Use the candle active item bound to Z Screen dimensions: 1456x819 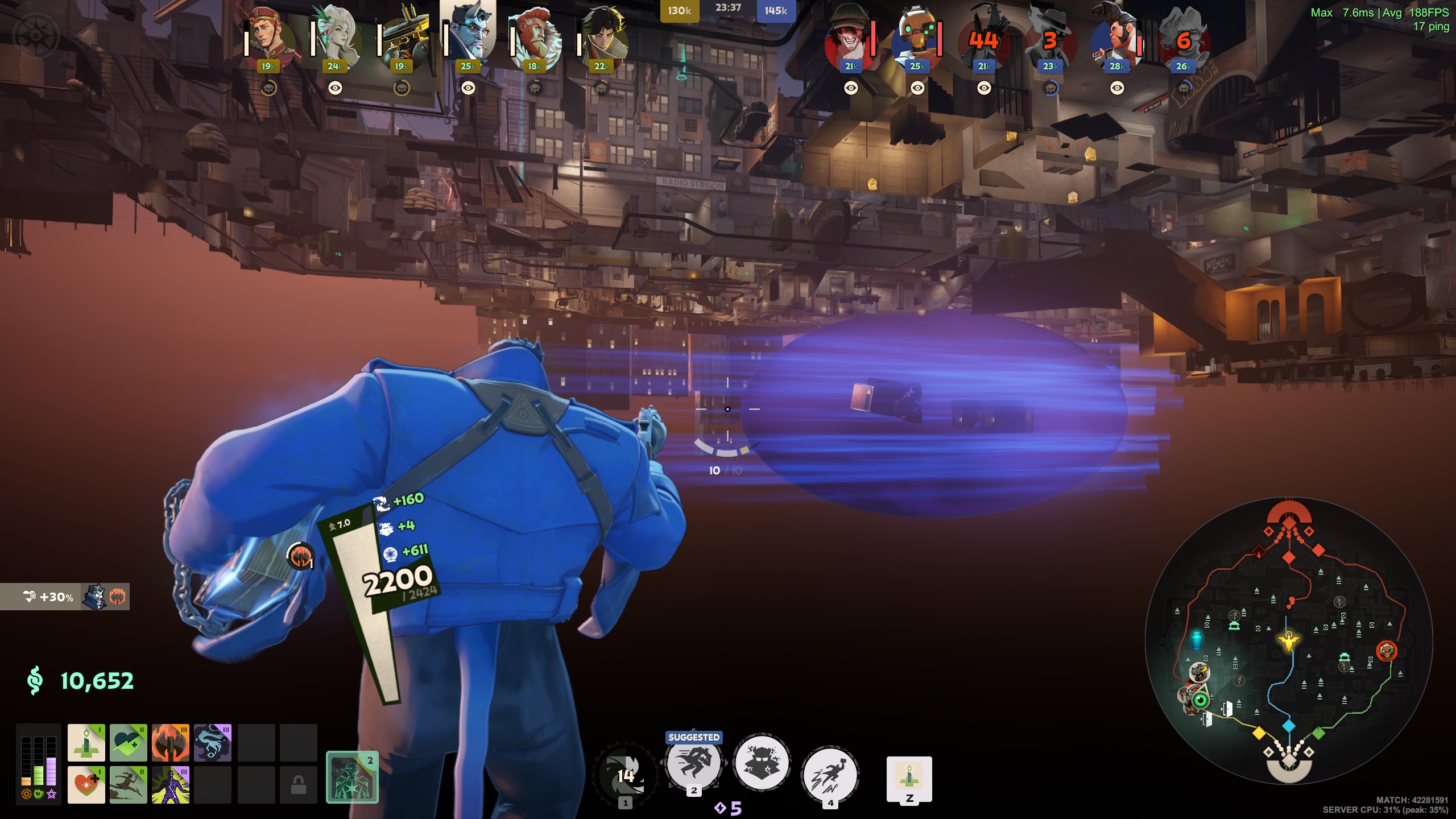(x=909, y=777)
